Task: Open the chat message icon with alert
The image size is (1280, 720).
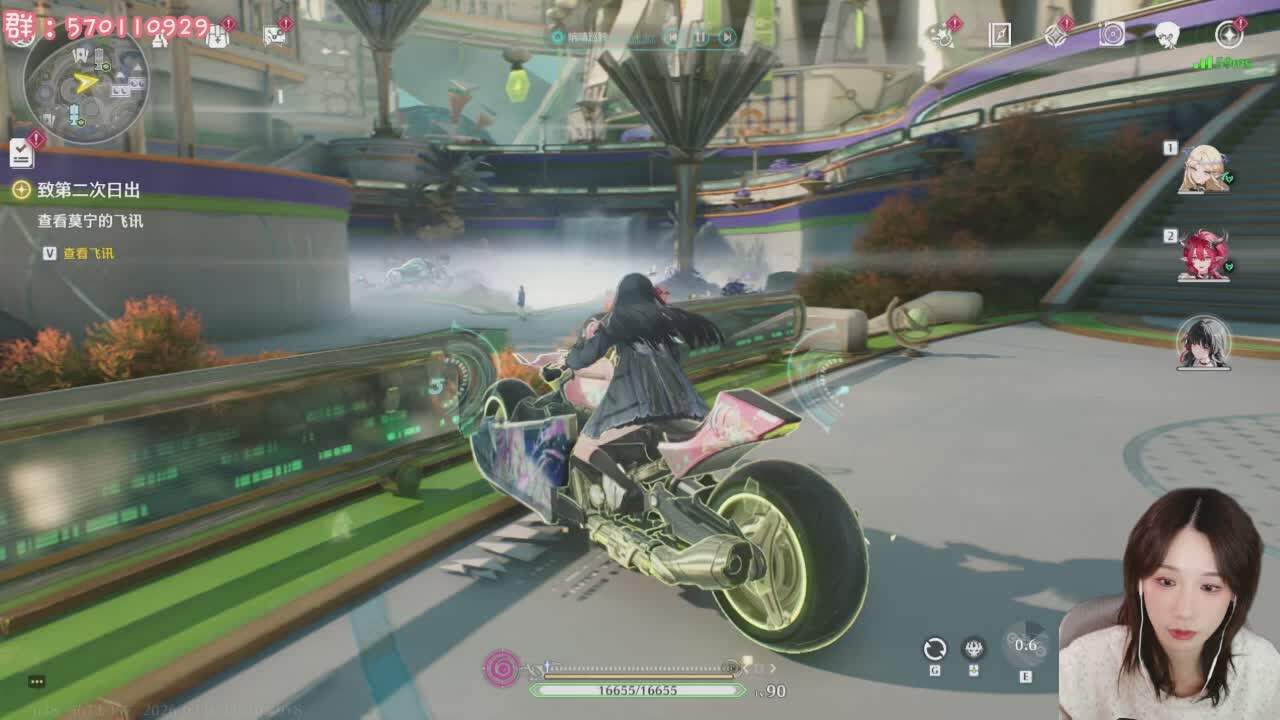Action: (274, 36)
